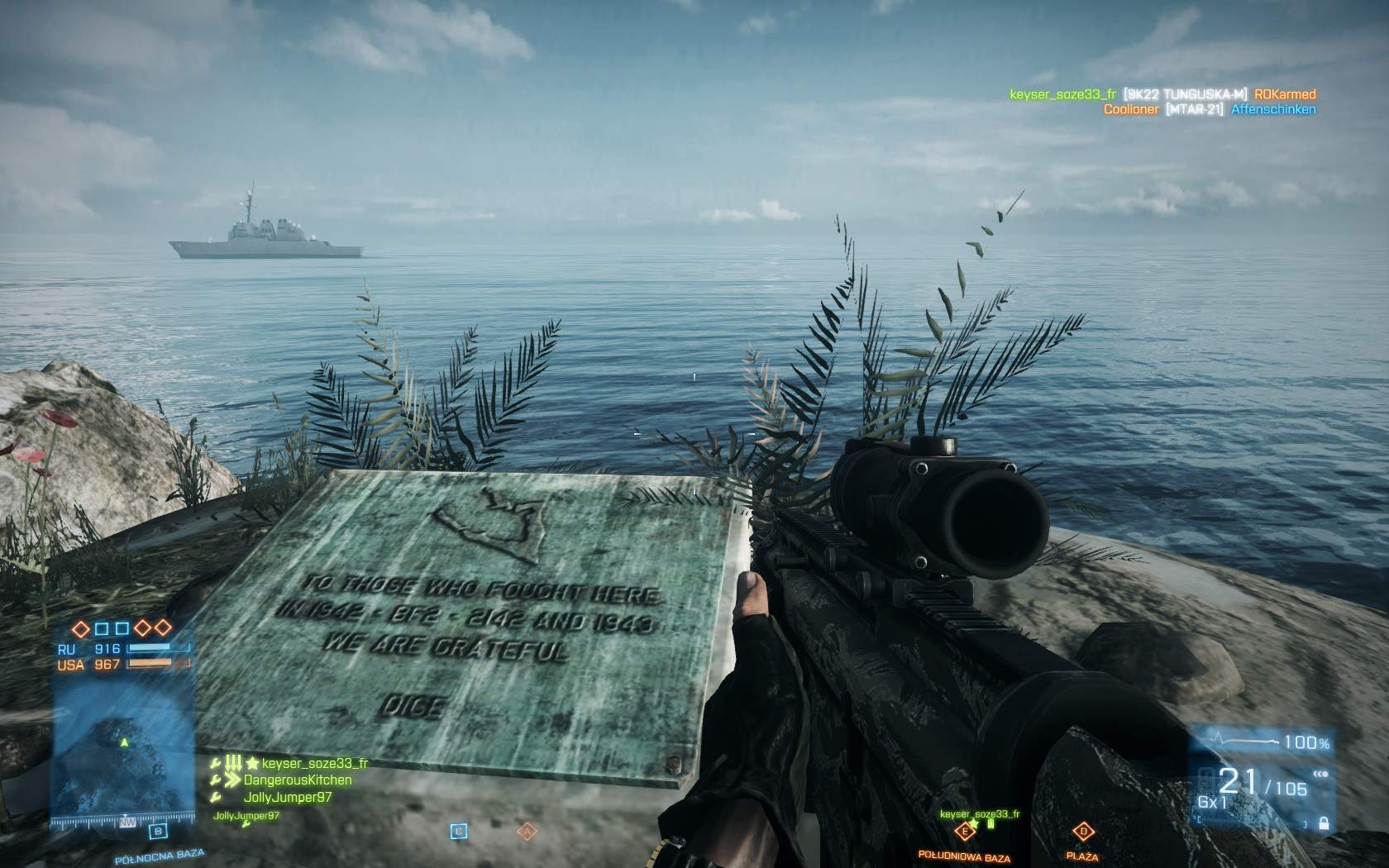Select the blue C objective marker
This screenshot has width=1389, height=868.
tap(459, 831)
